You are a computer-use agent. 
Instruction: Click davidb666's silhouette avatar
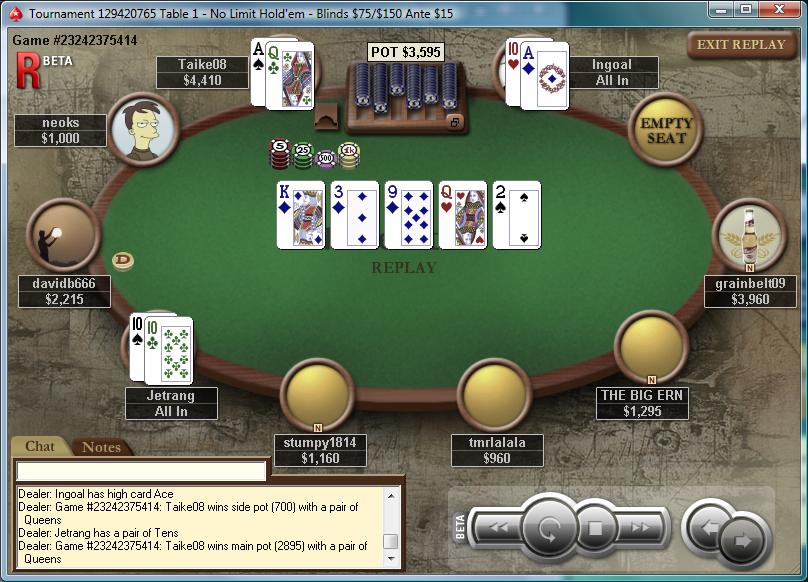[63, 235]
